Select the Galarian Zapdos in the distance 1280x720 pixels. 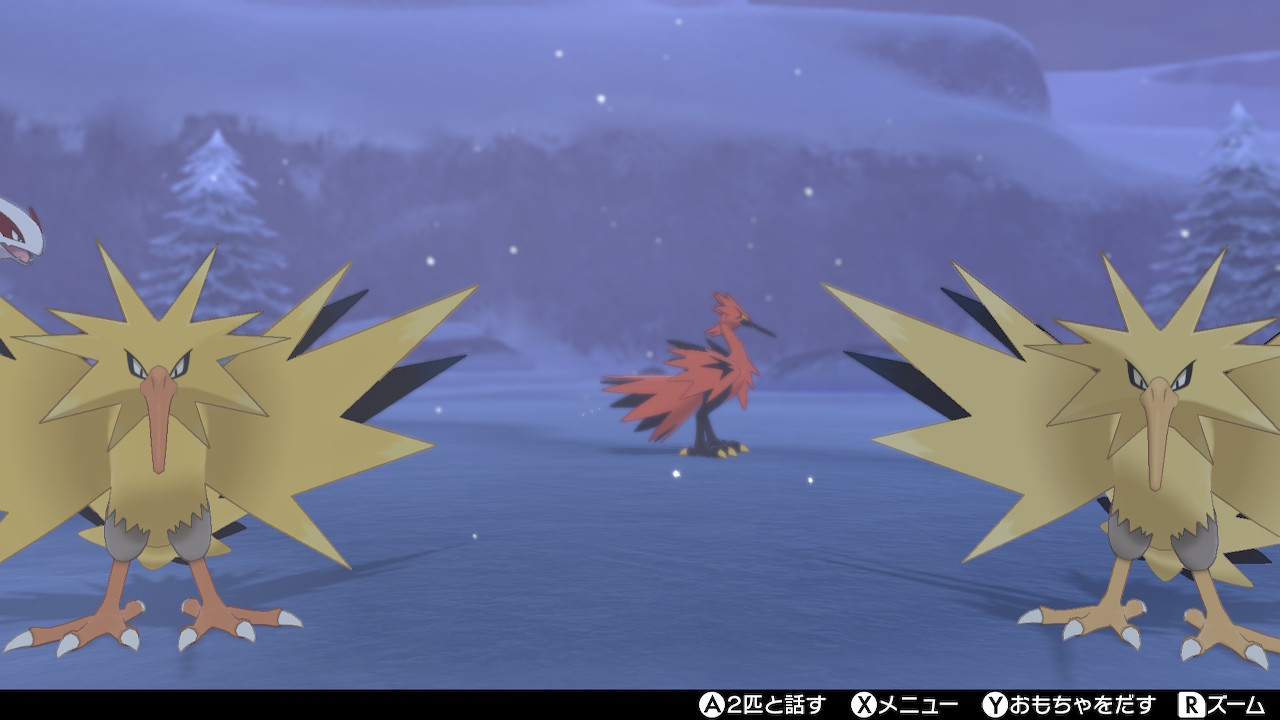click(x=710, y=380)
